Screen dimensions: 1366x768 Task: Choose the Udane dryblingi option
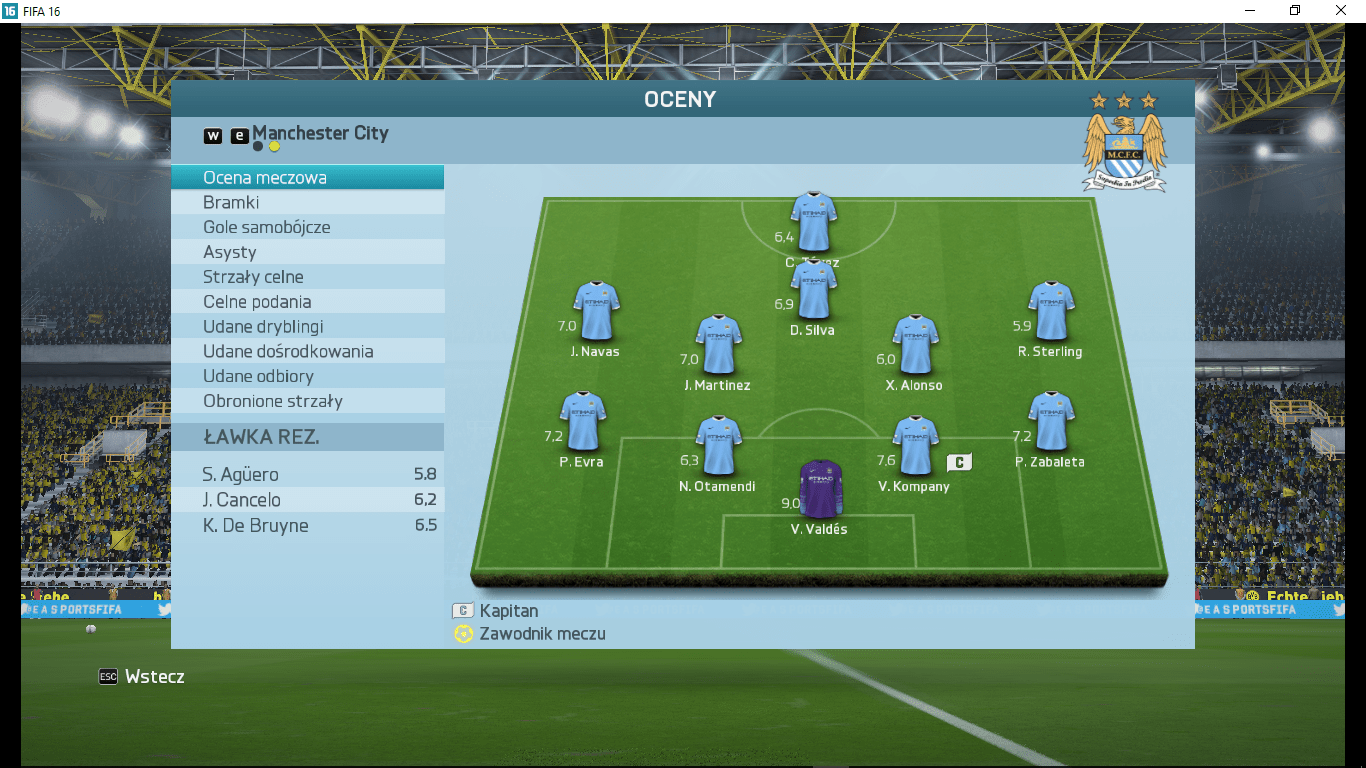click(x=307, y=327)
